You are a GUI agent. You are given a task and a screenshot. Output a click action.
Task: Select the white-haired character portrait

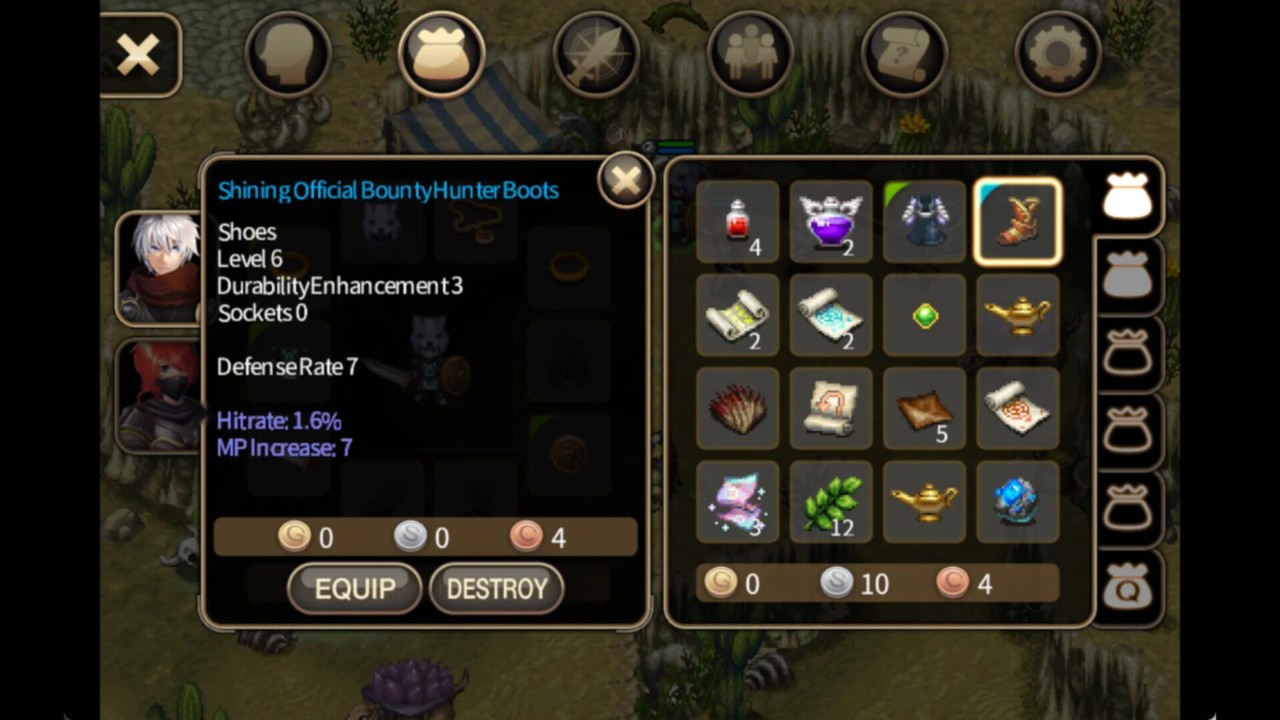tap(160, 268)
